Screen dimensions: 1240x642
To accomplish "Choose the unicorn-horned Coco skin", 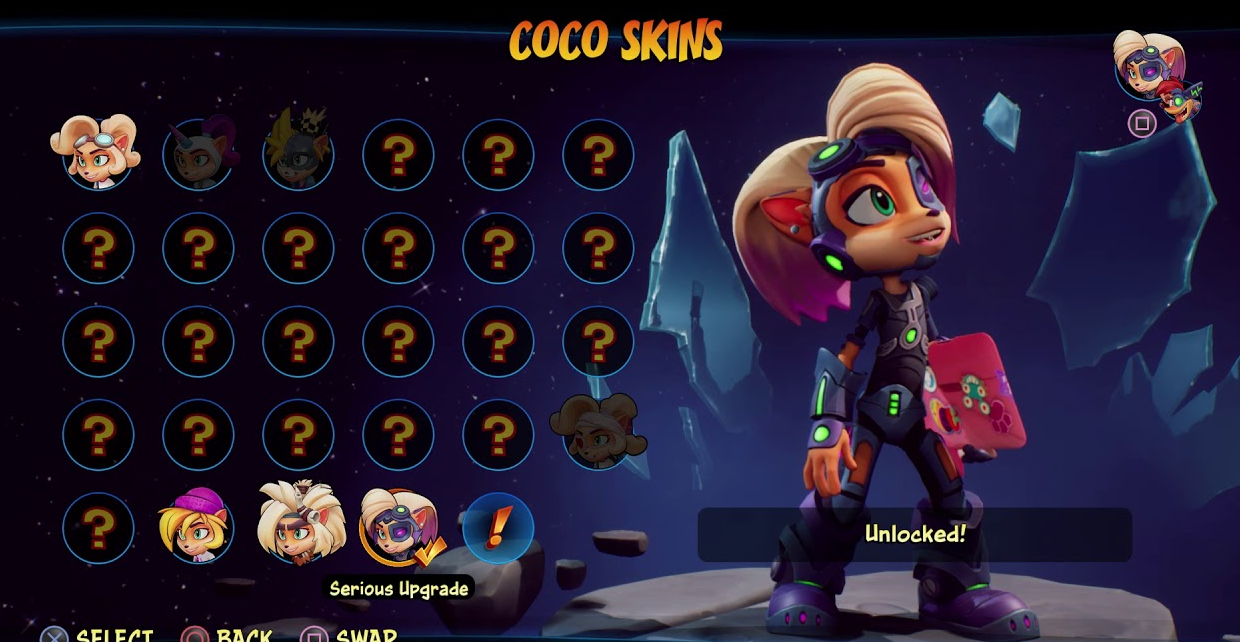I will pos(199,153).
